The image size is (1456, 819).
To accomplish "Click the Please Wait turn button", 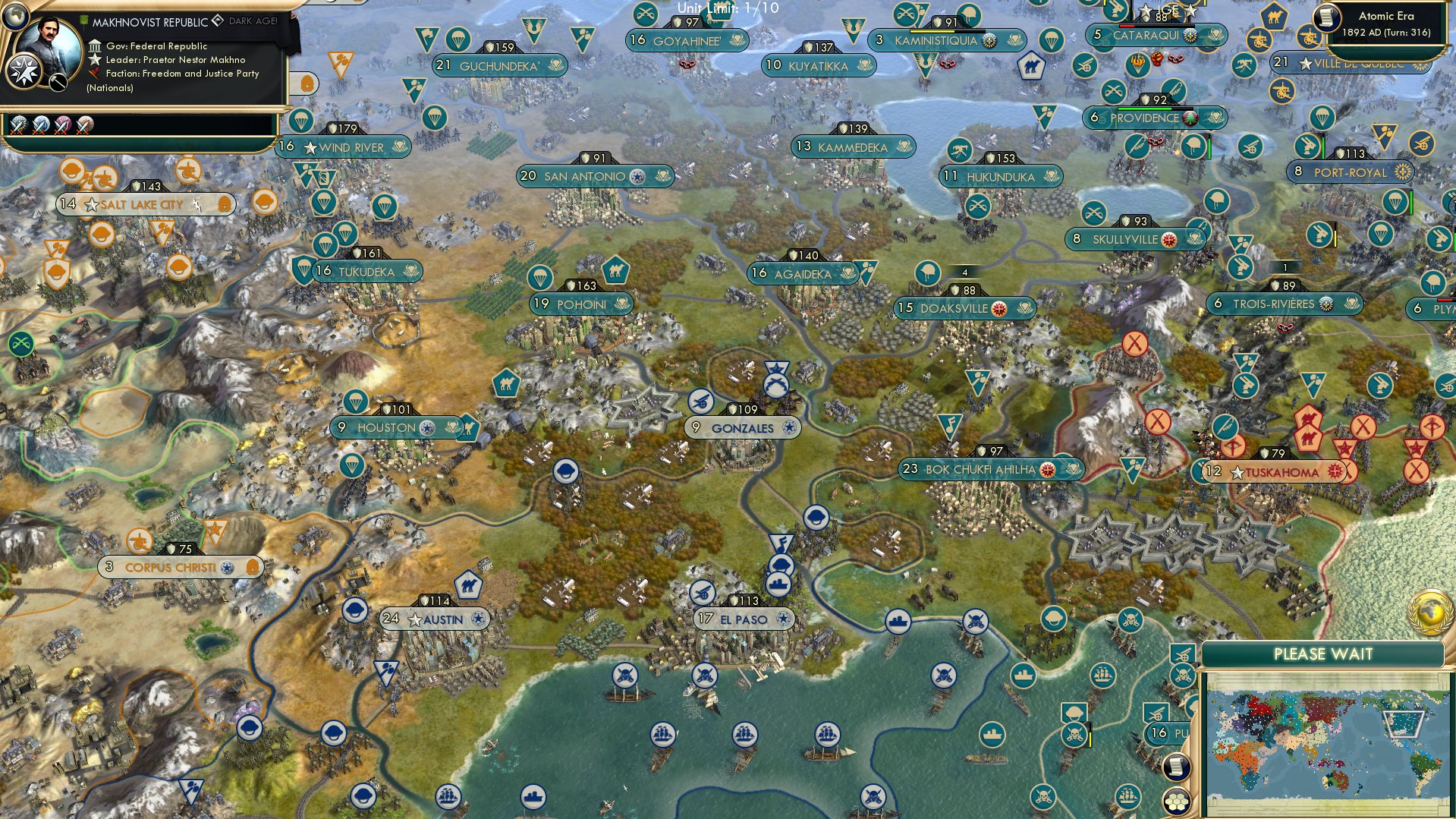I will pos(1322,654).
